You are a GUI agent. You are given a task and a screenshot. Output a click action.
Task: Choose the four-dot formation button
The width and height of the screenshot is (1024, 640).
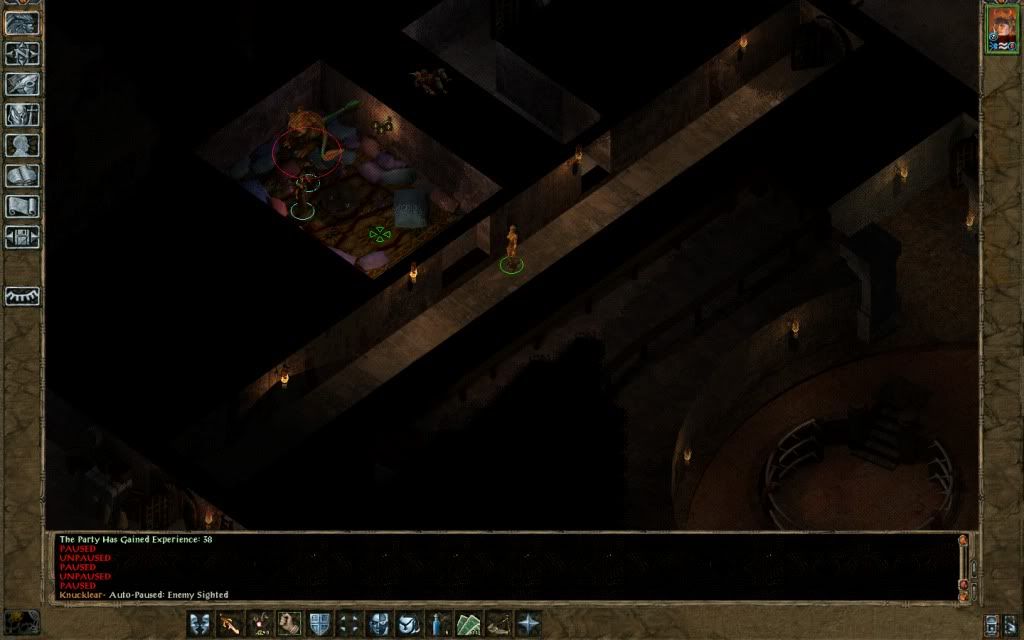tap(350, 624)
